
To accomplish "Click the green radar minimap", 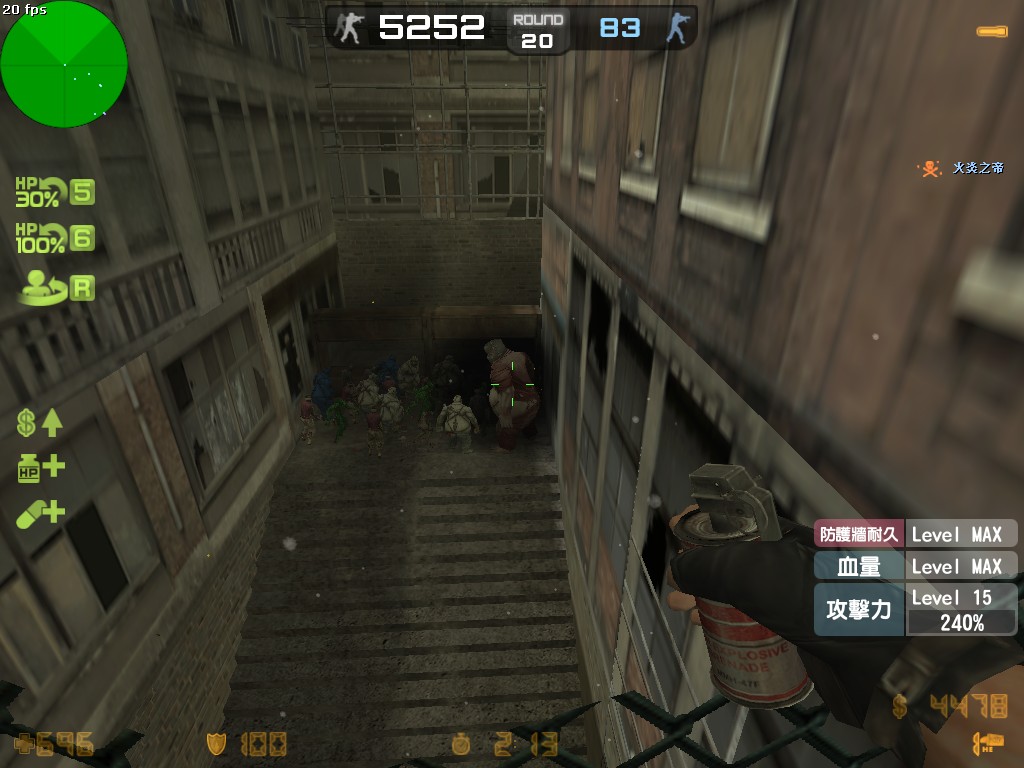I will (x=64, y=64).
